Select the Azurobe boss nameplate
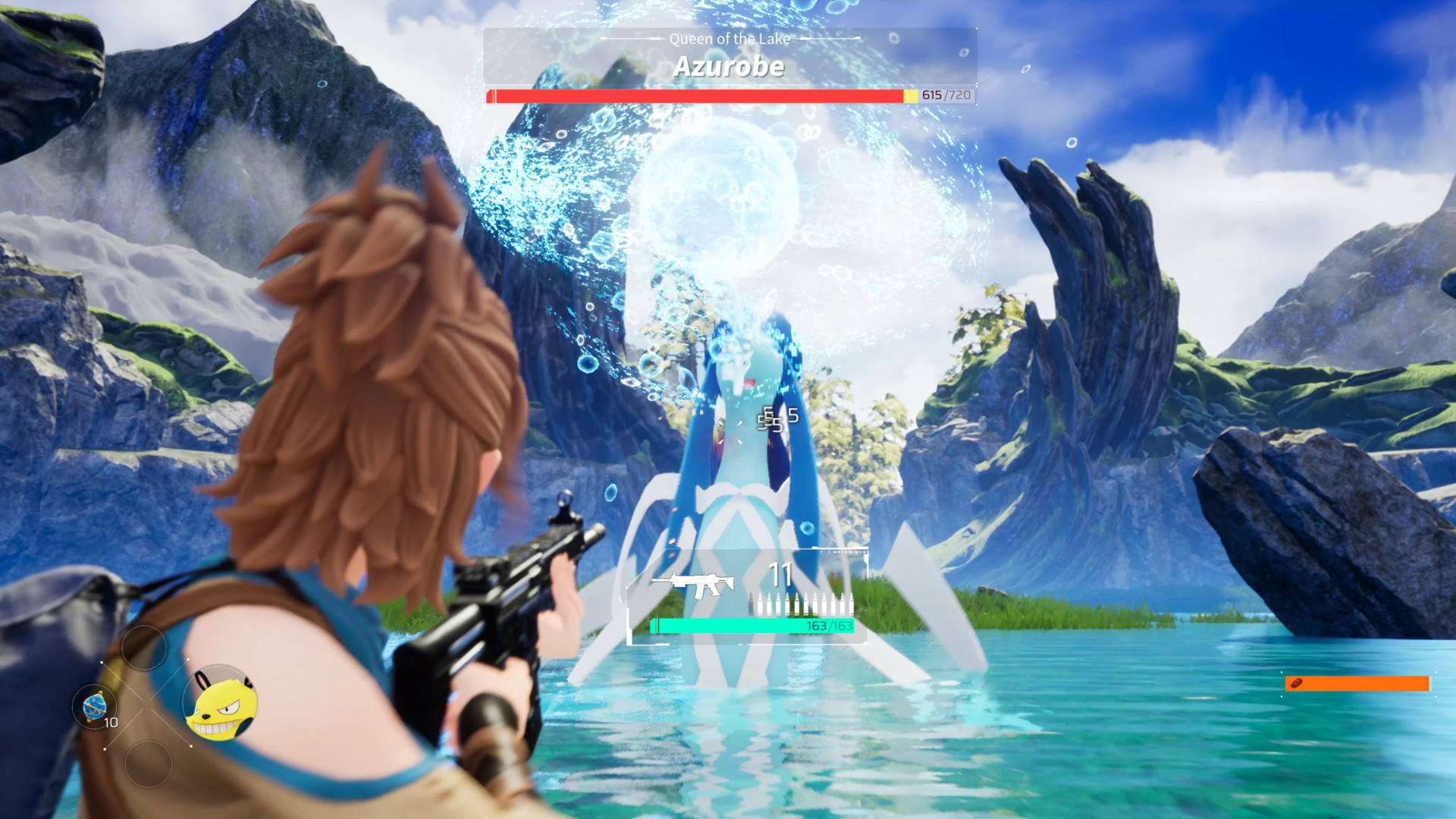 [730, 67]
